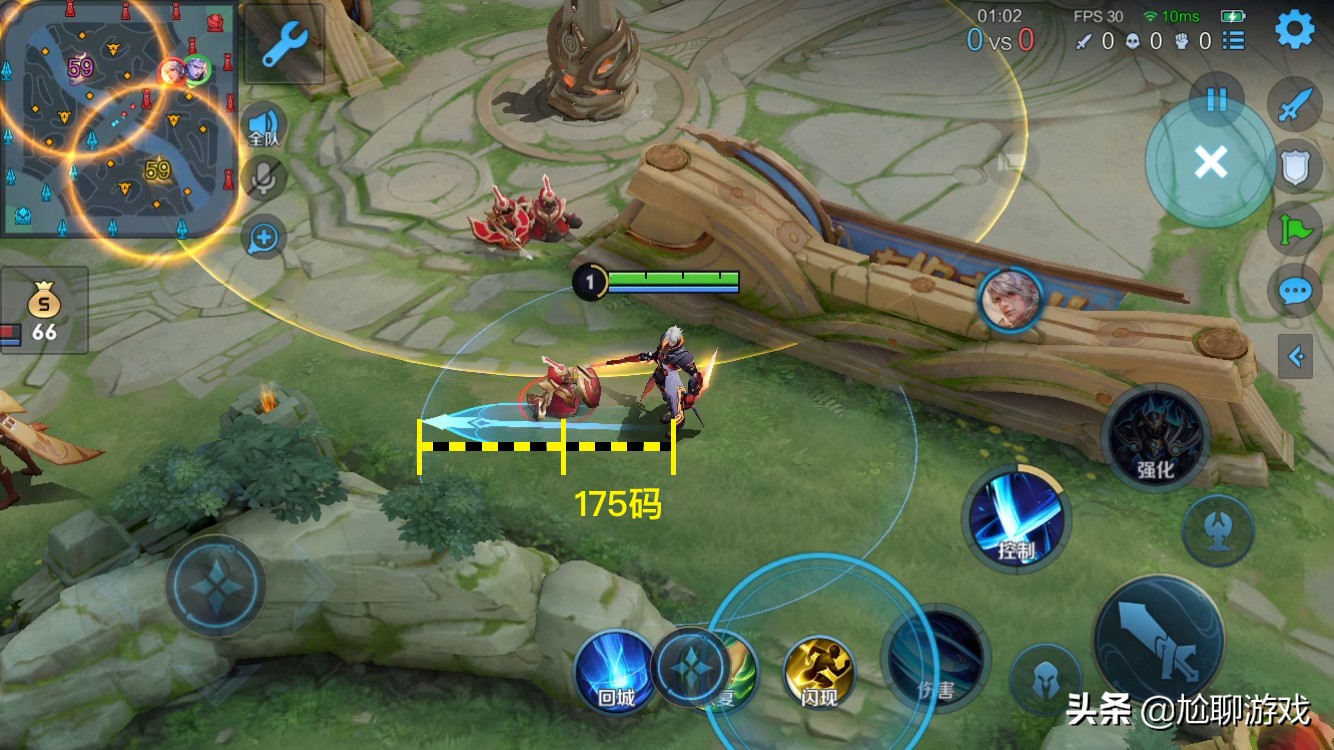This screenshot has height=750, width=1334.
Task: Select the ally hero portrait
Action: coord(1010,299)
